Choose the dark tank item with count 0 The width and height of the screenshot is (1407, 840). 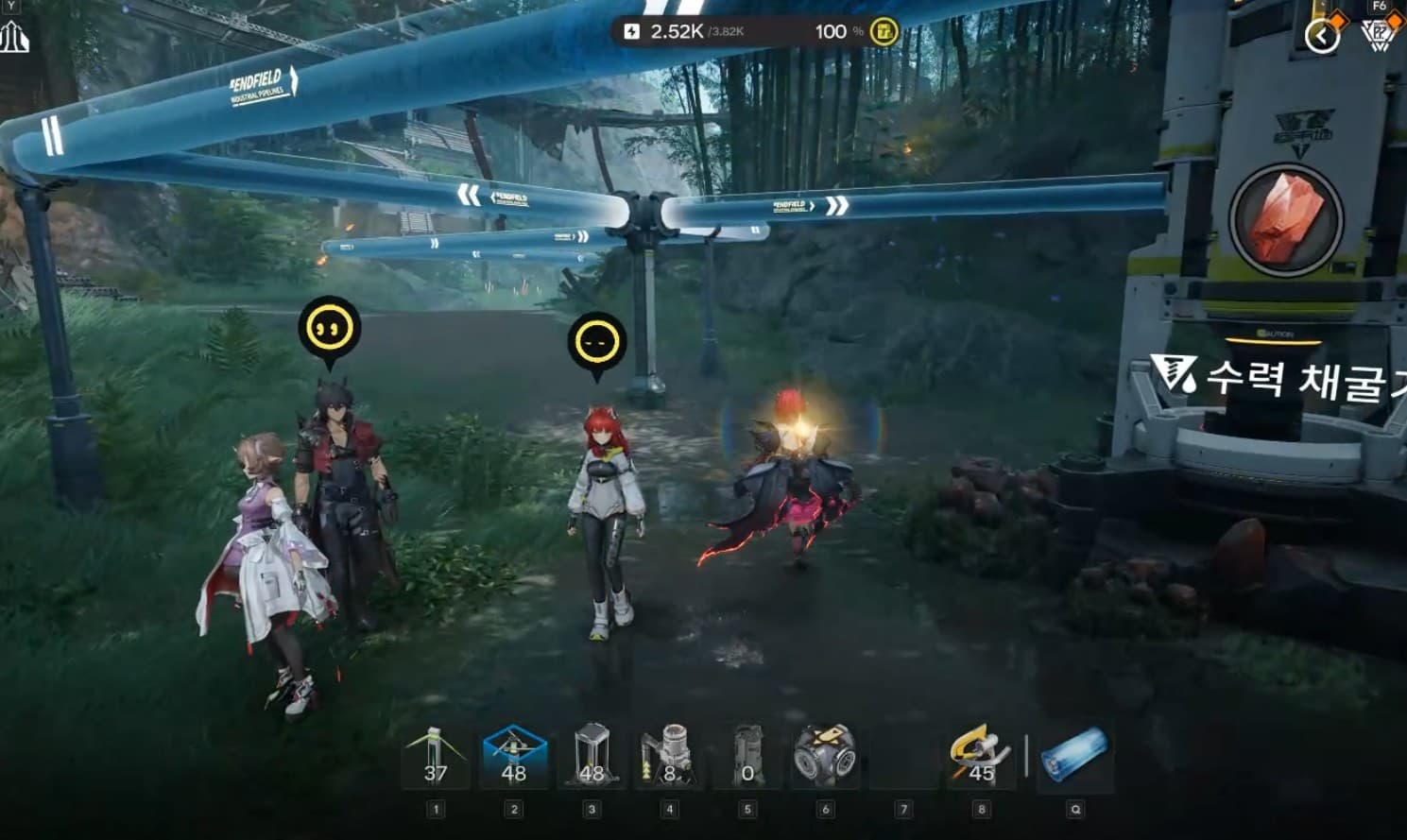[x=747, y=758]
